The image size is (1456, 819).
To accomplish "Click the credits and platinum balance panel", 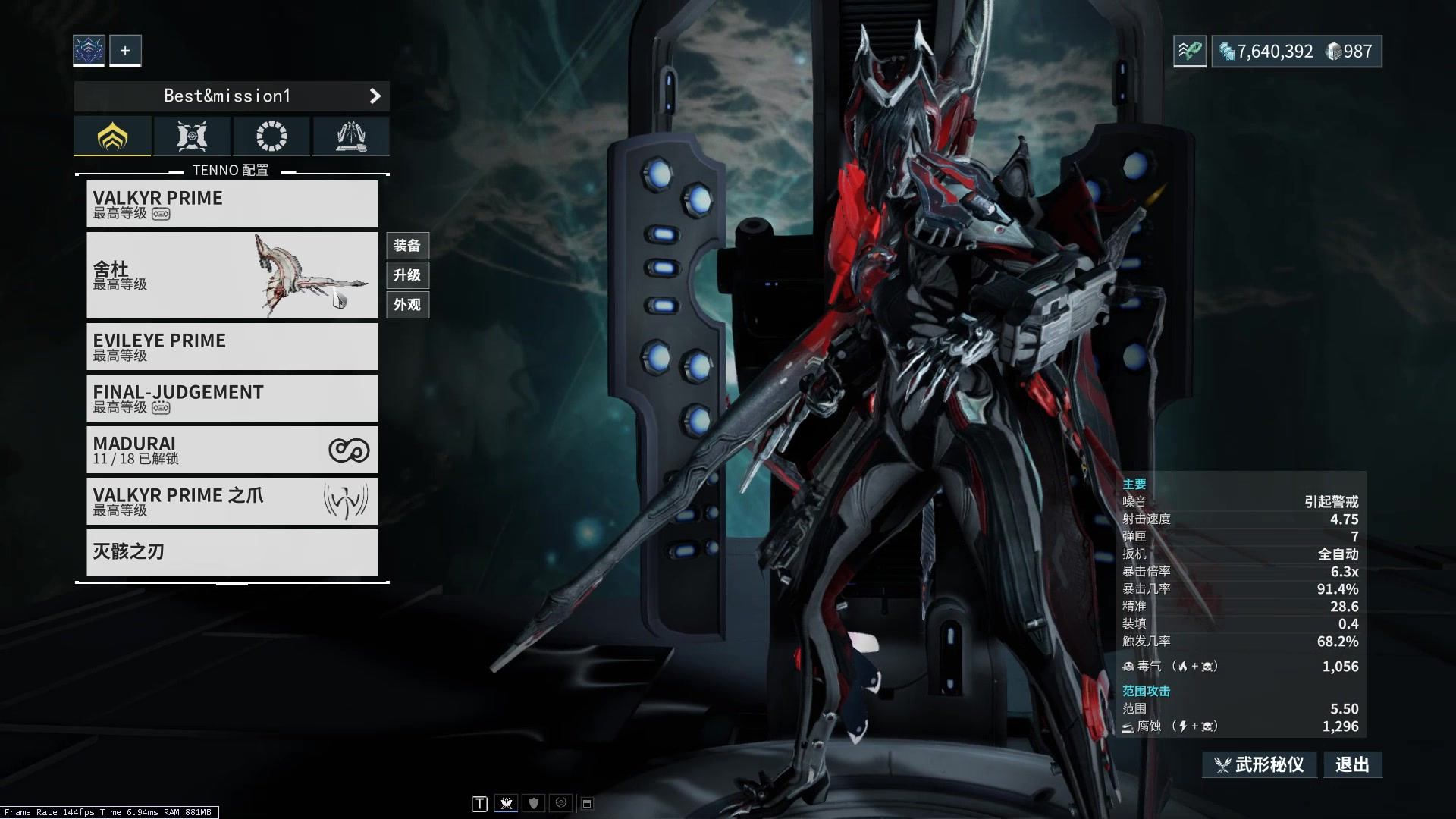I will (x=1296, y=52).
